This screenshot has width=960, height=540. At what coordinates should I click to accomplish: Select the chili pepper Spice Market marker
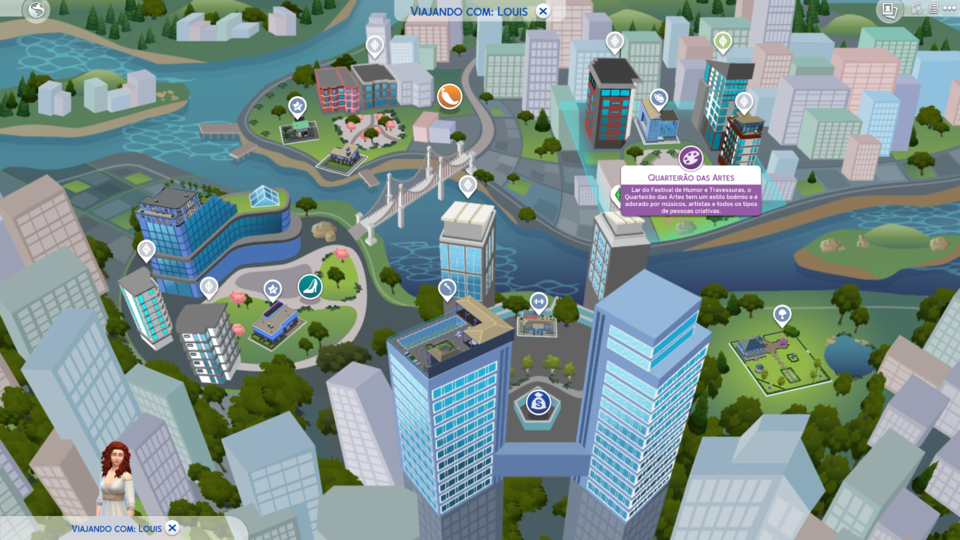(x=449, y=96)
